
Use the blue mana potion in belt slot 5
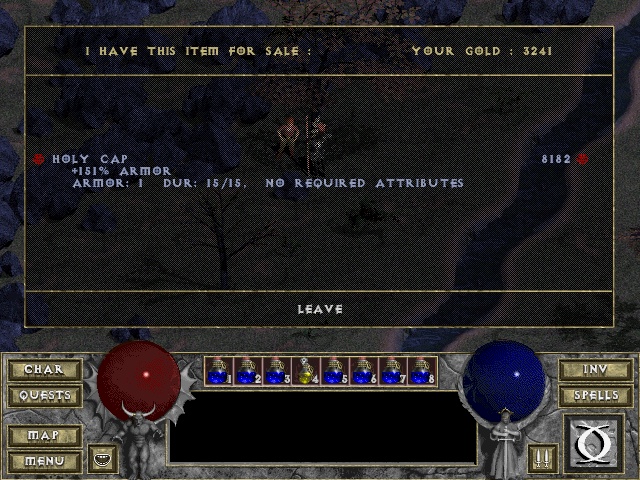coord(335,371)
